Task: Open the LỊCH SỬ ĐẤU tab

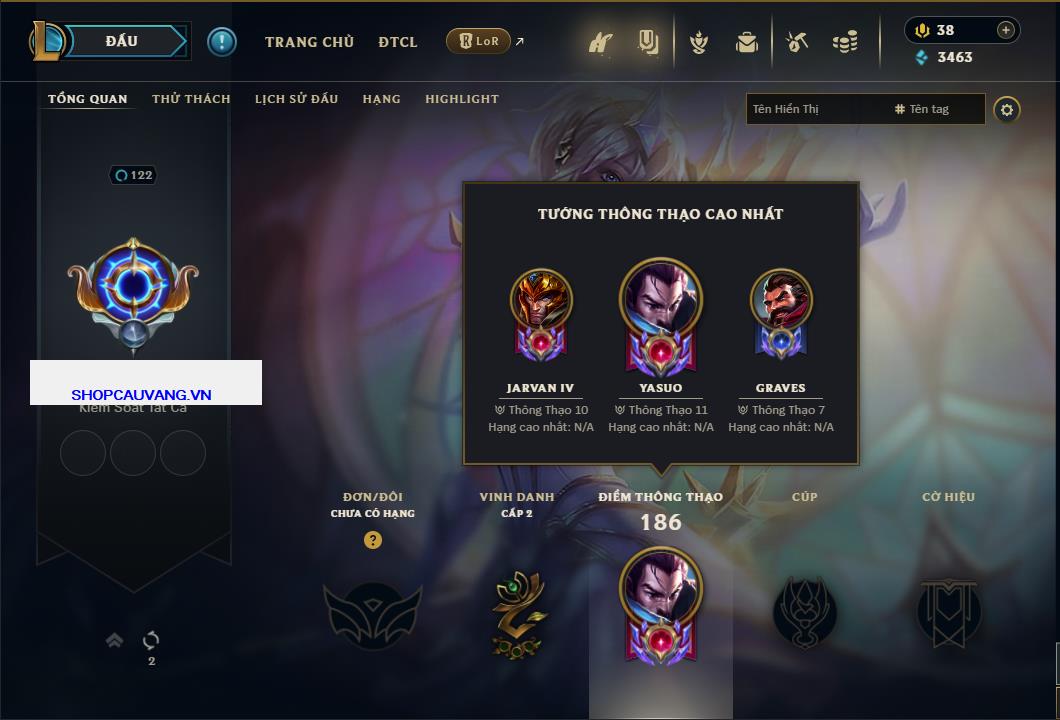Action: [x=296, y=99]
